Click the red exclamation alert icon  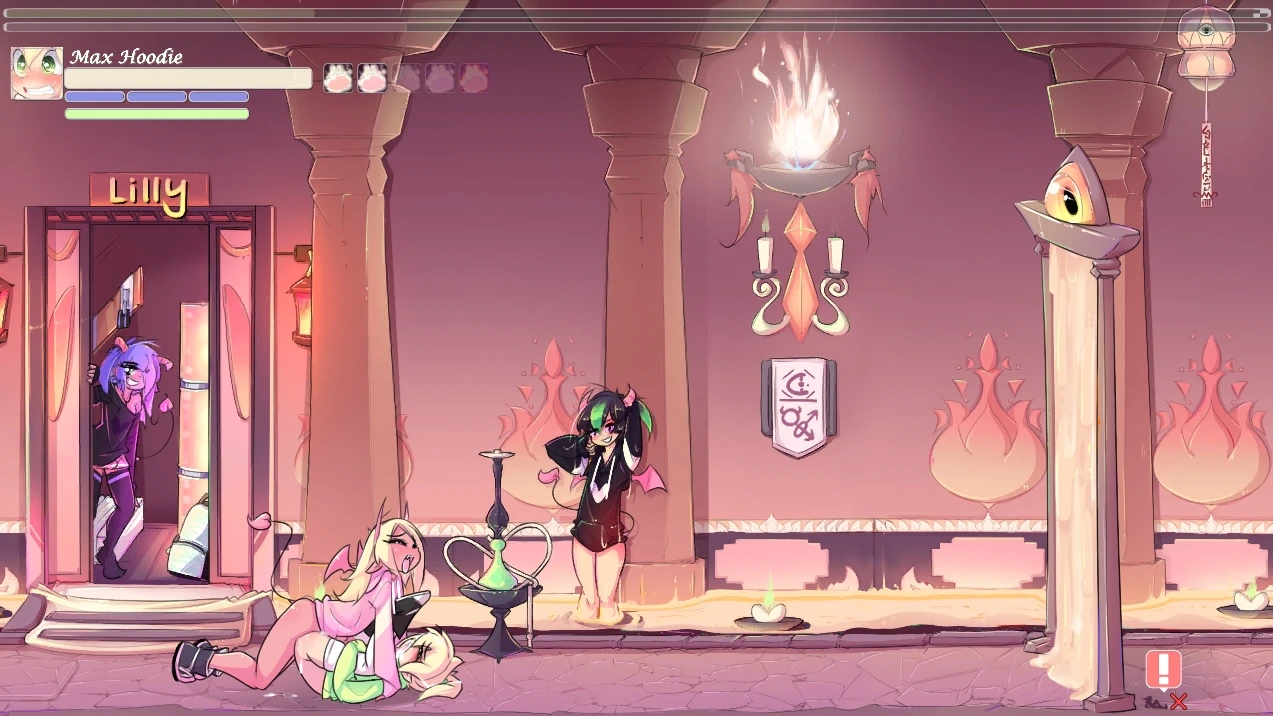pos(1163,669)
